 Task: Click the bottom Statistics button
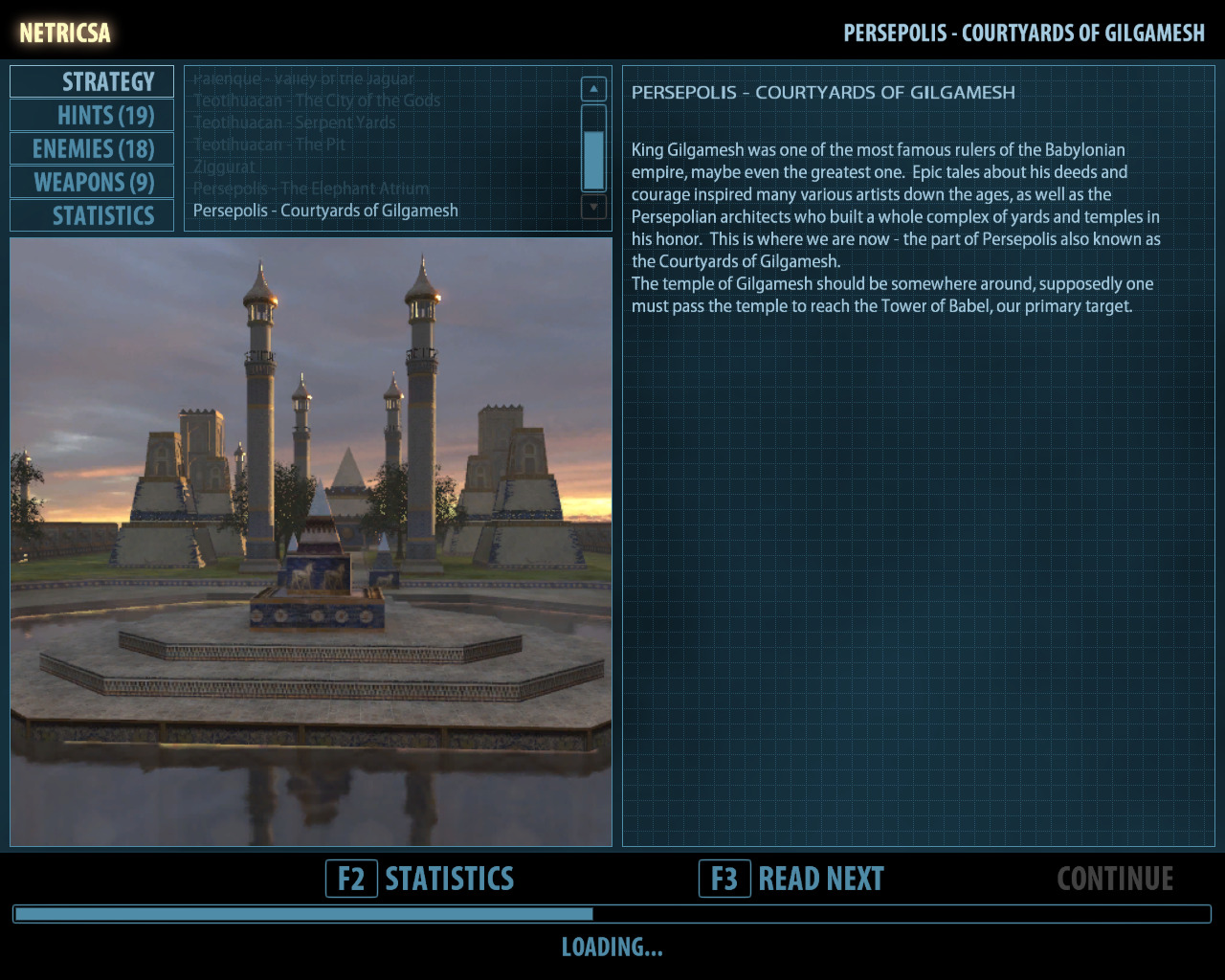tap(421, 879)
